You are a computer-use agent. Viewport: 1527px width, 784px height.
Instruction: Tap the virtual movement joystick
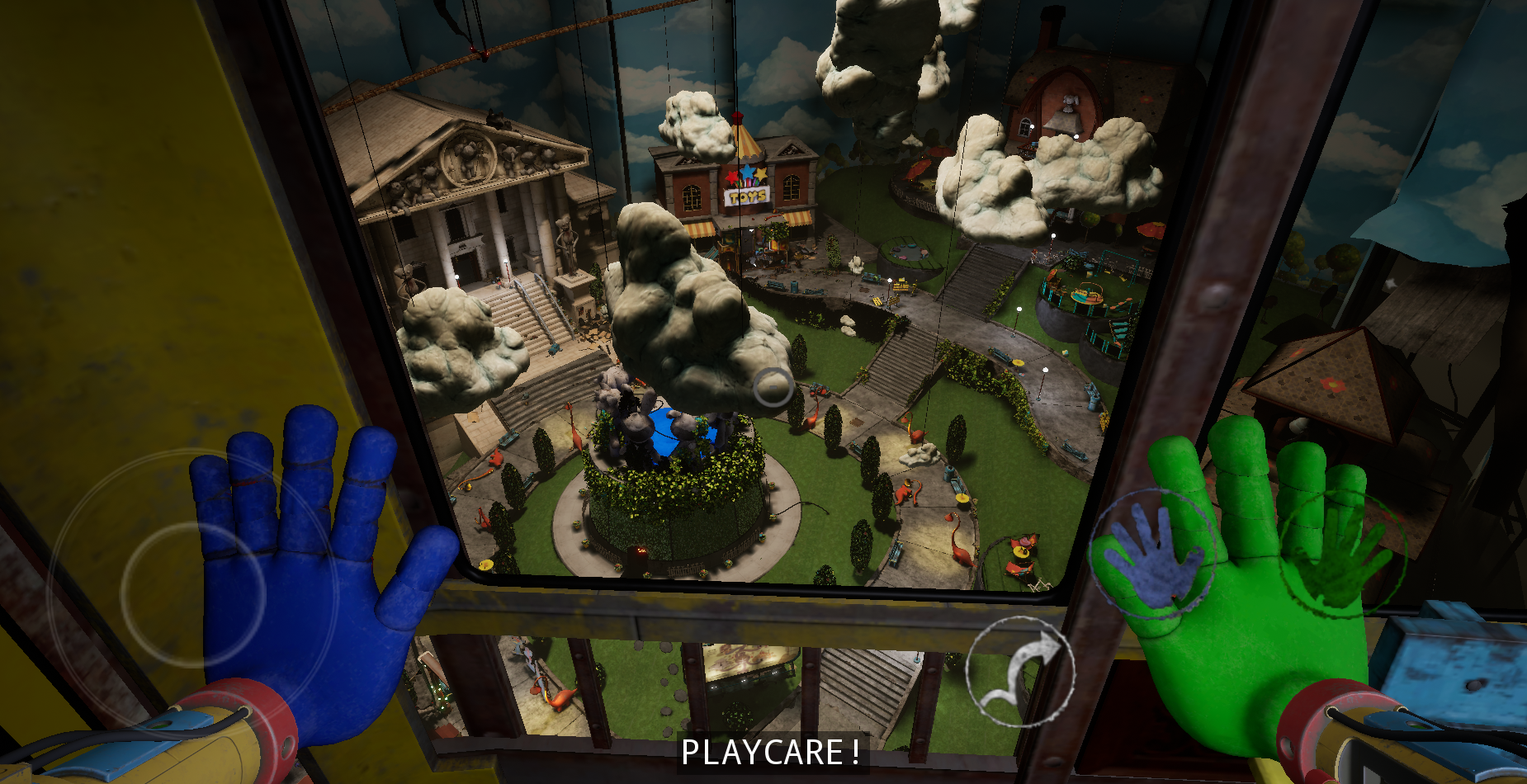tap(193, 593)
